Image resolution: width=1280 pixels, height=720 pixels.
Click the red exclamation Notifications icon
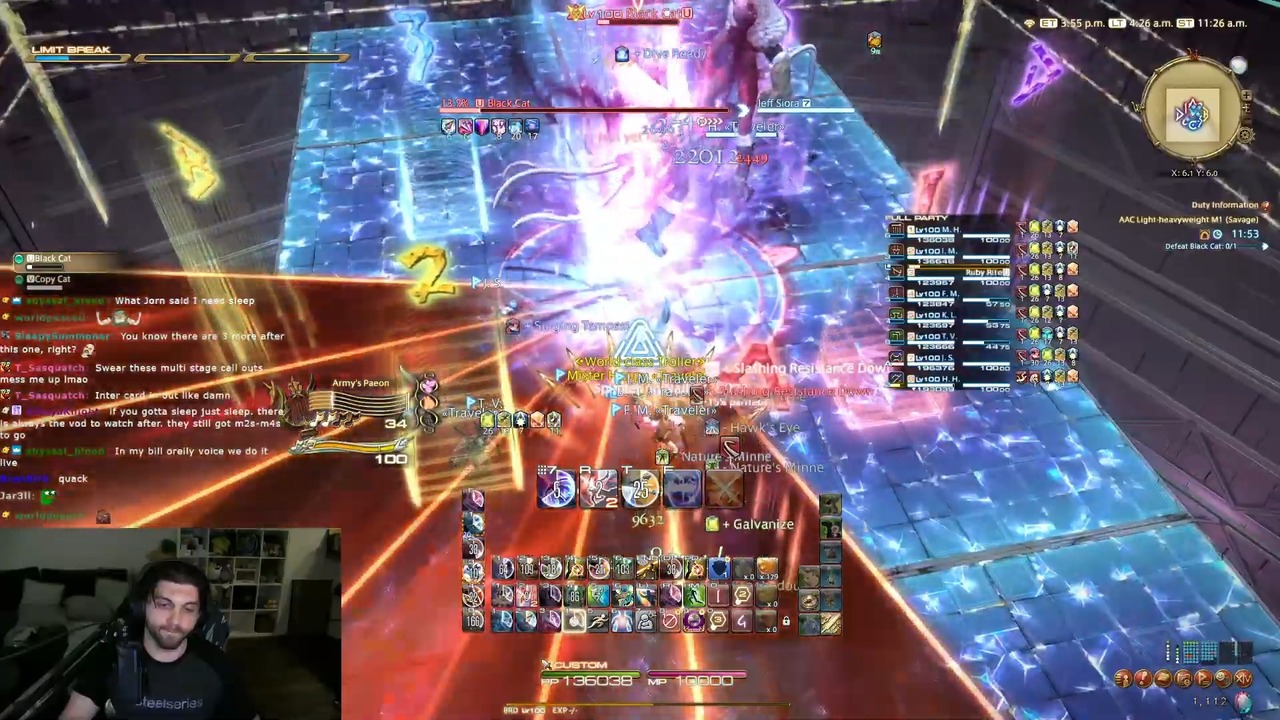tap(1143, 677)
